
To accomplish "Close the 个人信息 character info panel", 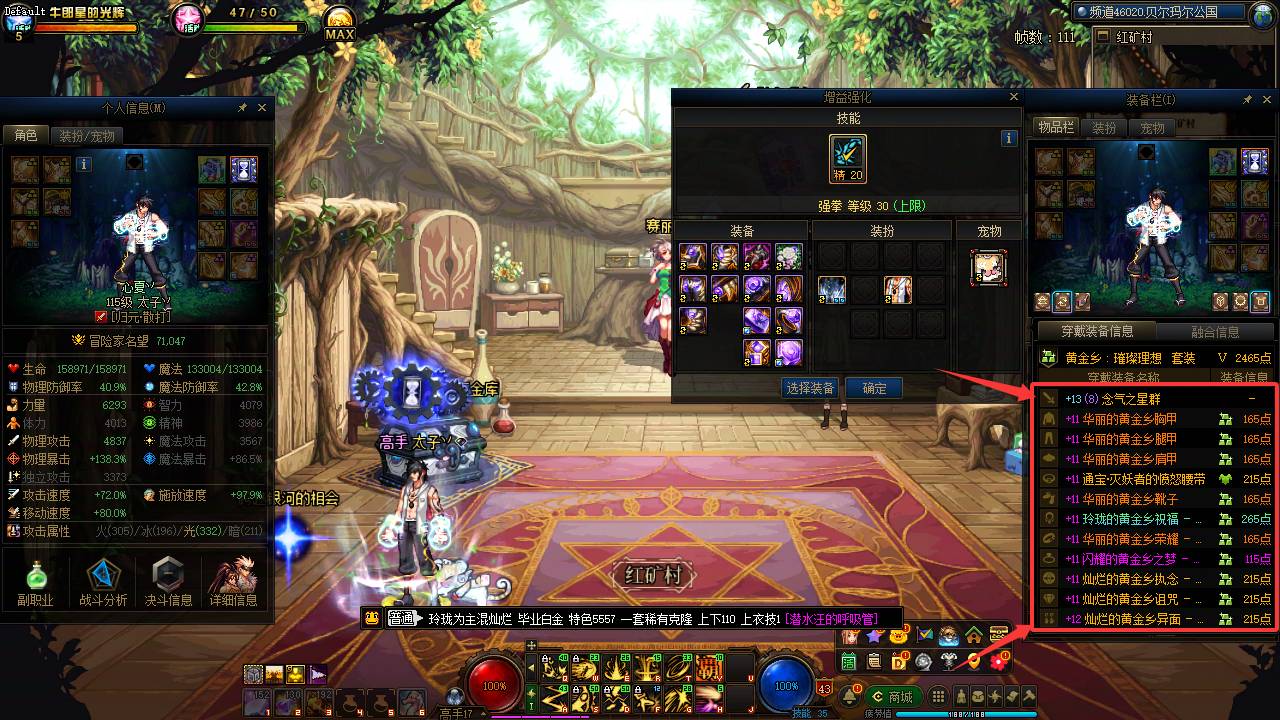I will [262, 107].
